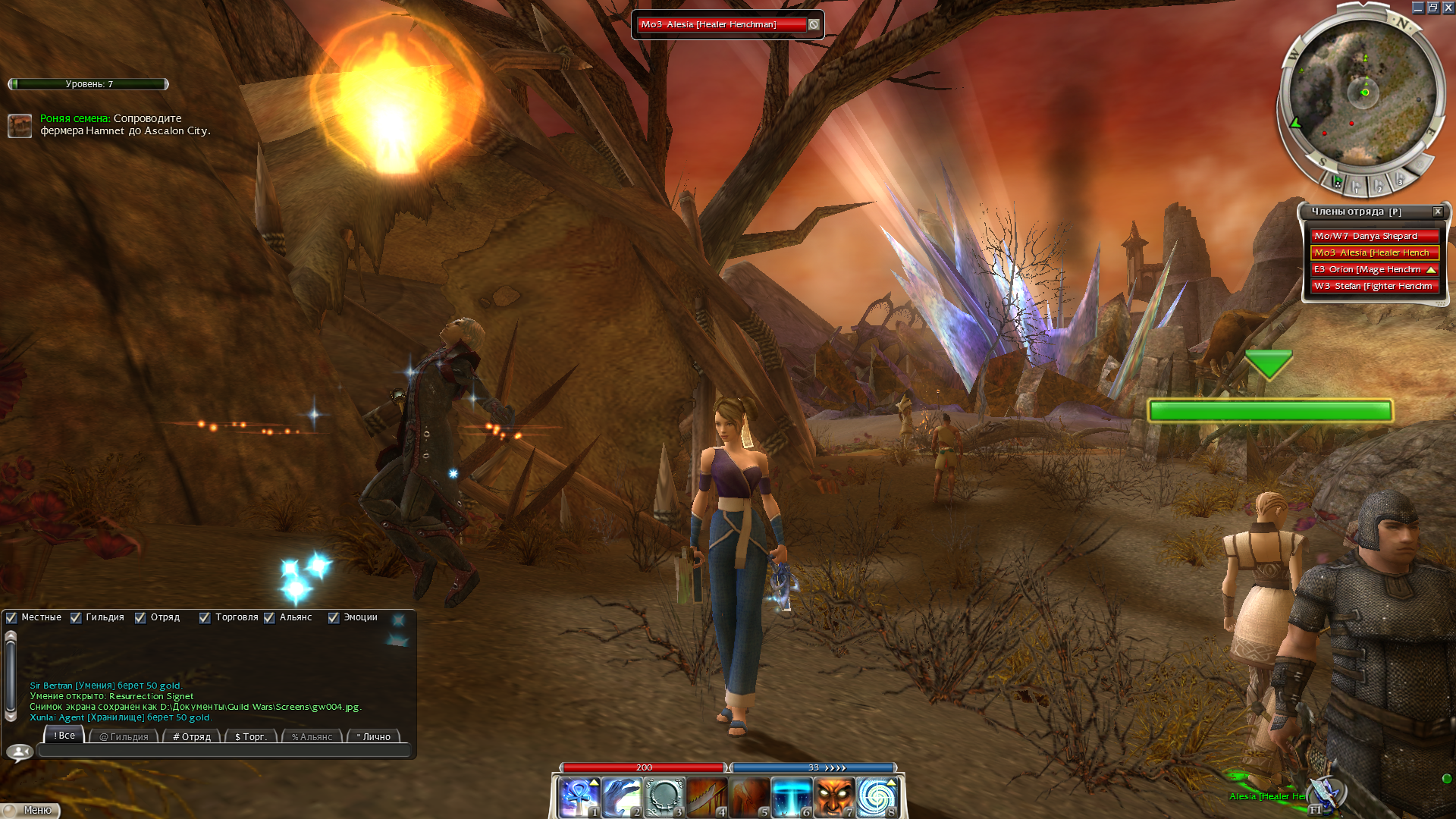This screenshot has height=819, width=1456.
Task: Click the compass minimap
Action: pos(1362,95)
